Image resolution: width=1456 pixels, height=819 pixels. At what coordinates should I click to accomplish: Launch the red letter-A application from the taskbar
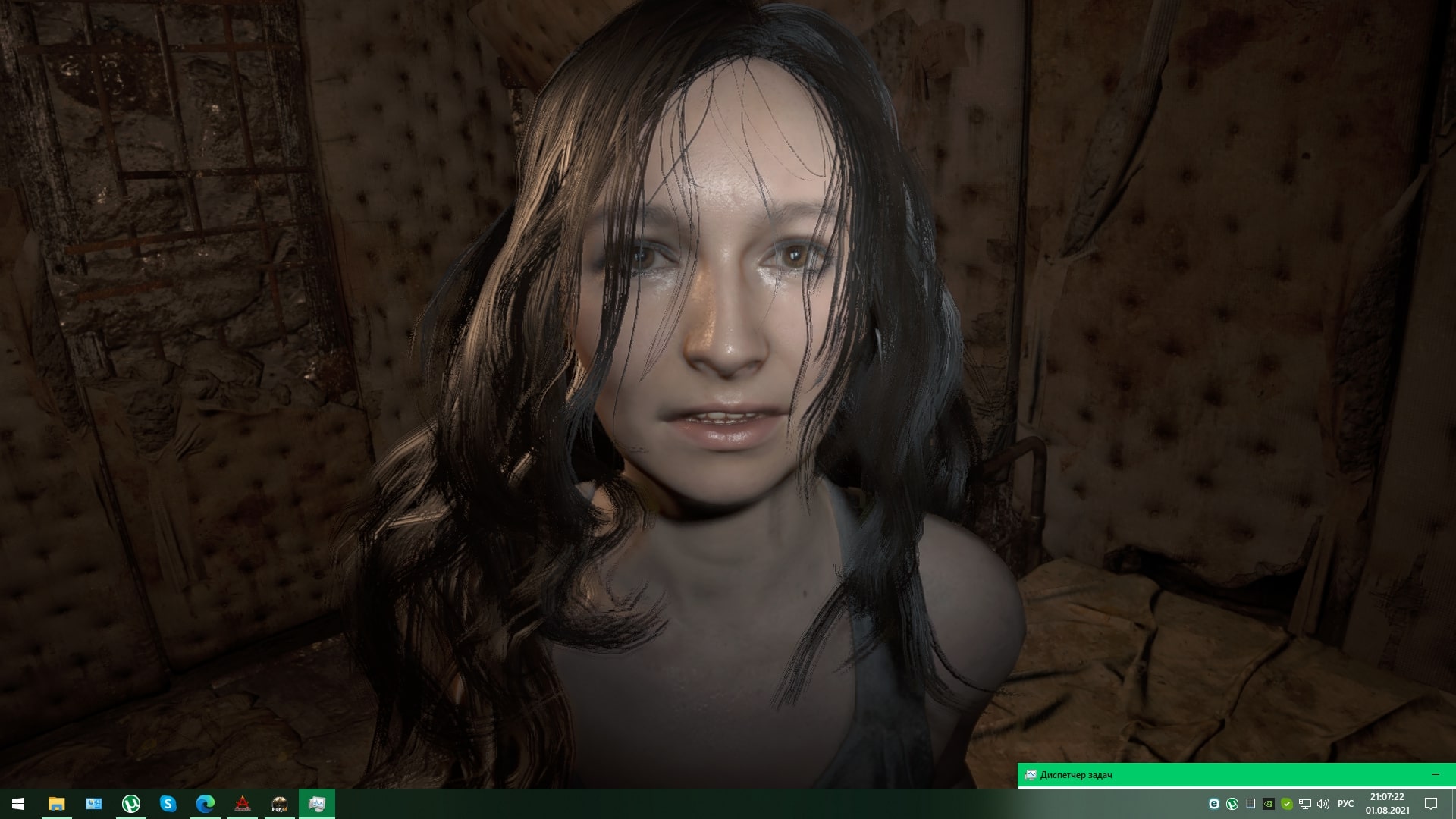click(244, 805)
